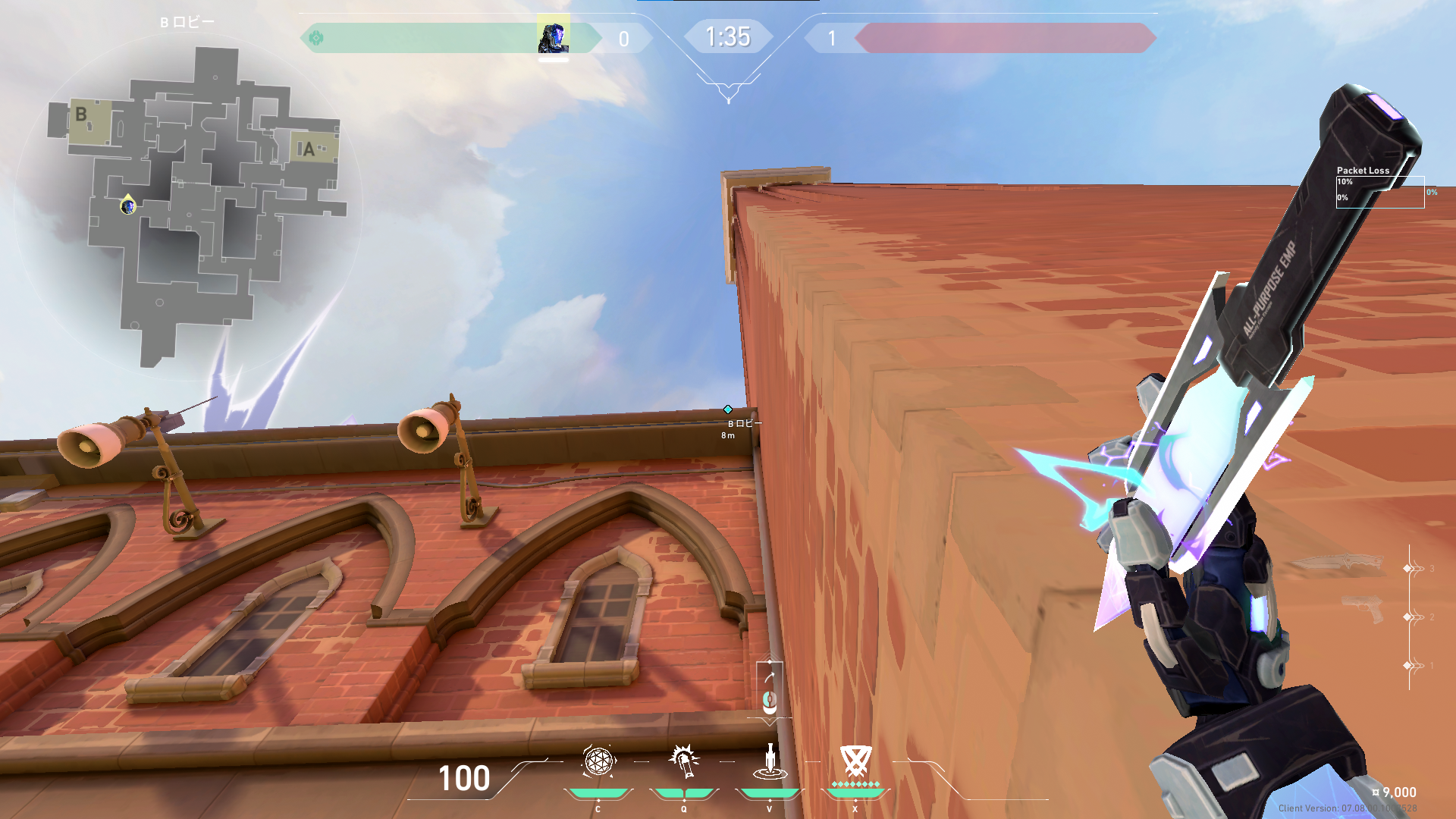Open the Packet Loss network graph

(x=1379, y=190)
